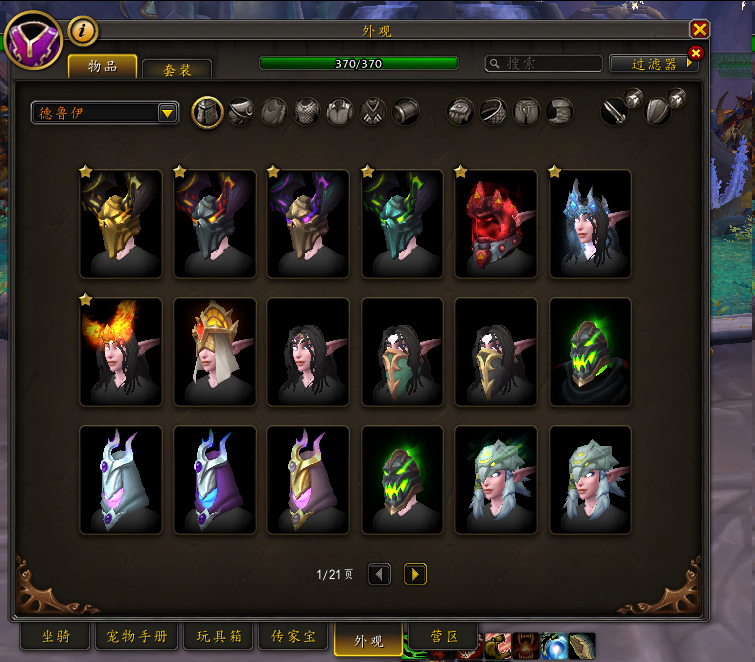Go to the next appearance page
Viewport: 755px width, 662px height.
[x=415, y=574]
